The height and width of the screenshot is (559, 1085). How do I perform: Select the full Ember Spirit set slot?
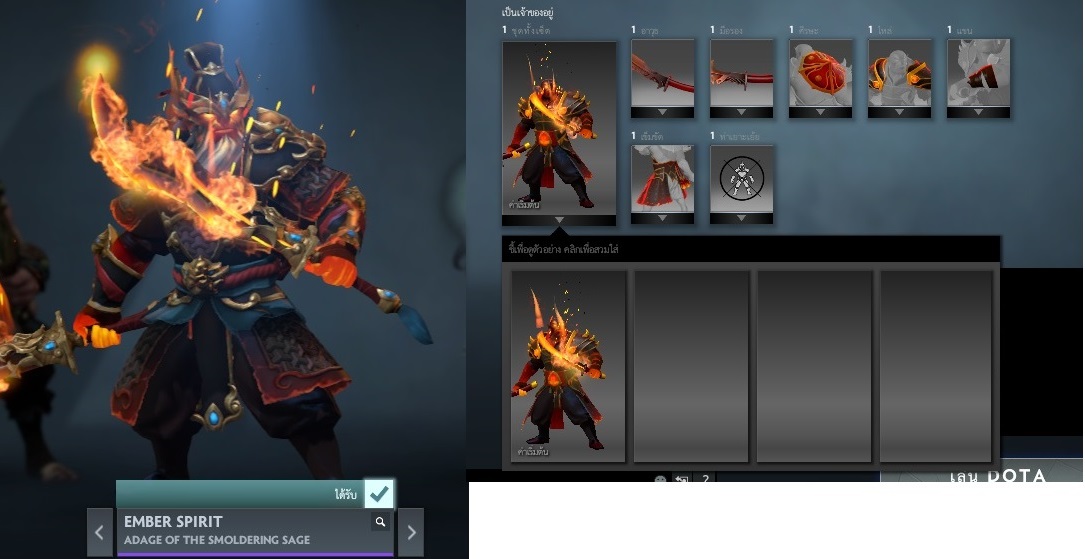click(559, 125)
